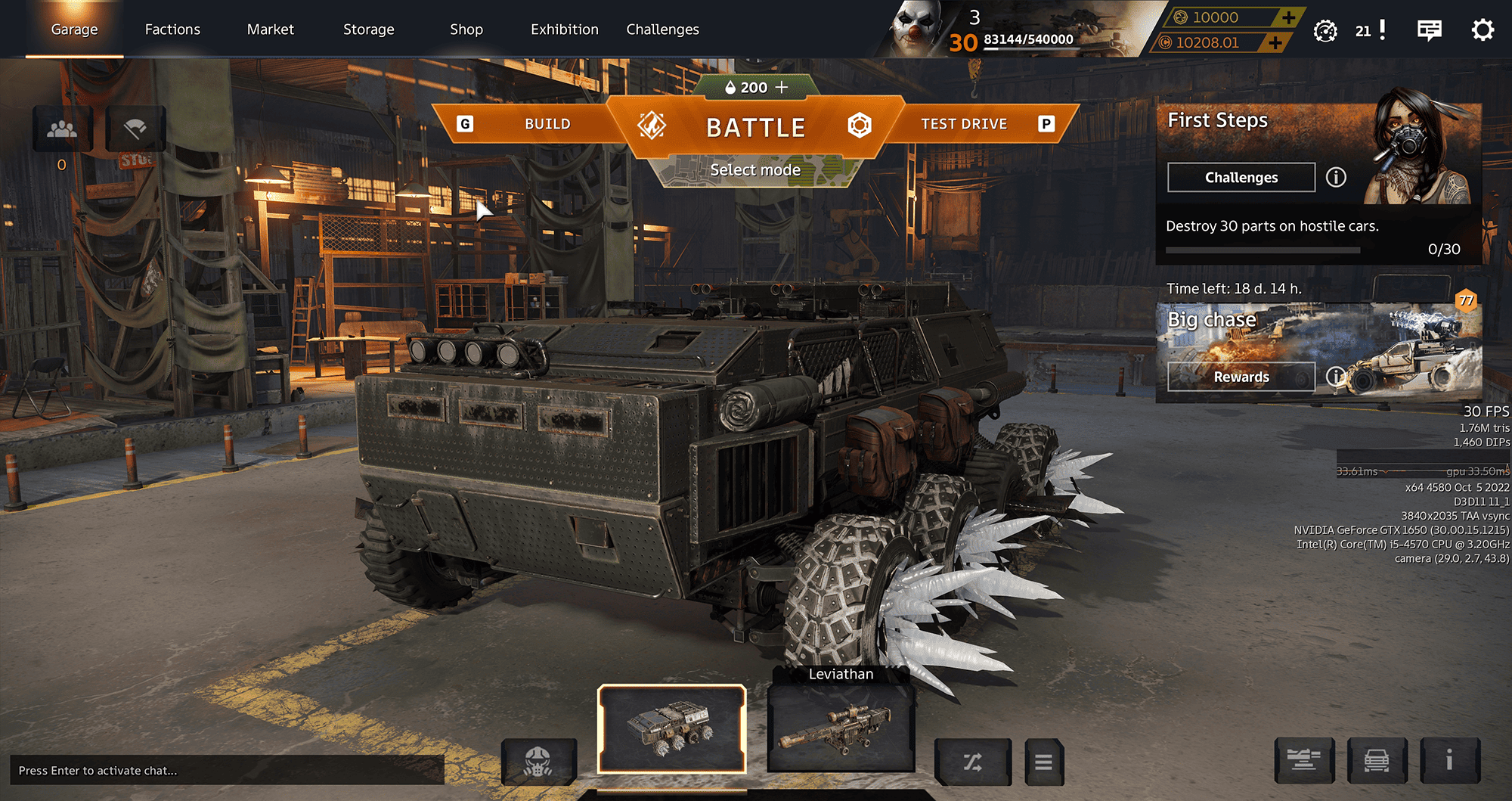The width and height of the screenshot is (1512, 801).
Task: Open First Steps Challenges button
Action: (1241, 178)
